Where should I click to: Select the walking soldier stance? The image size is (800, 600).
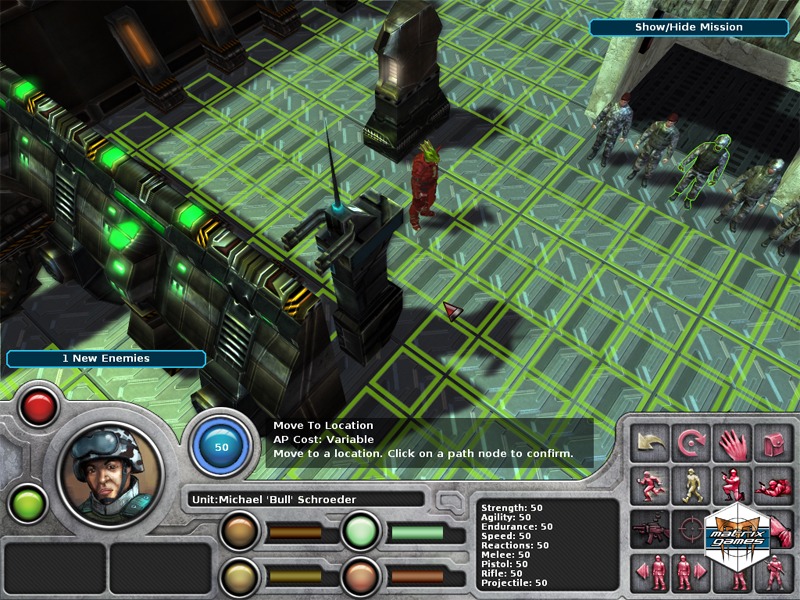pyautogui.click(x=691, y=485)
